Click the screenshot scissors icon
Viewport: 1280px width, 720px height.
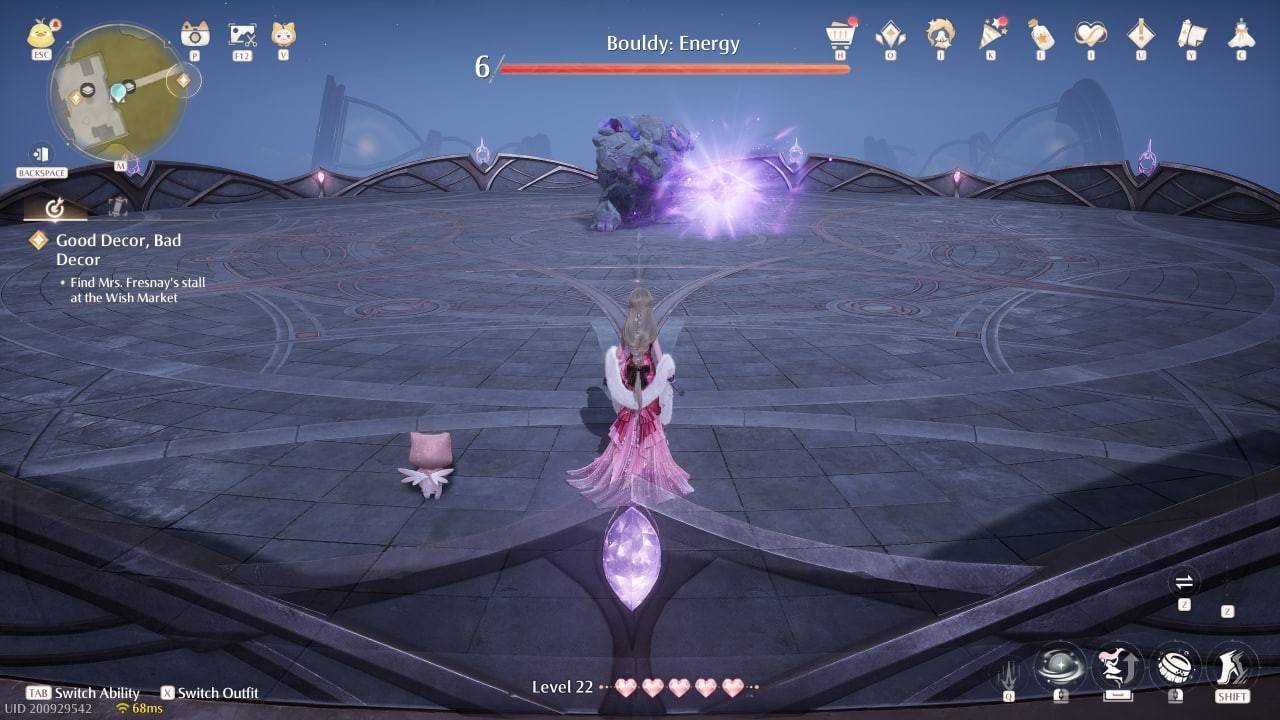242,36
